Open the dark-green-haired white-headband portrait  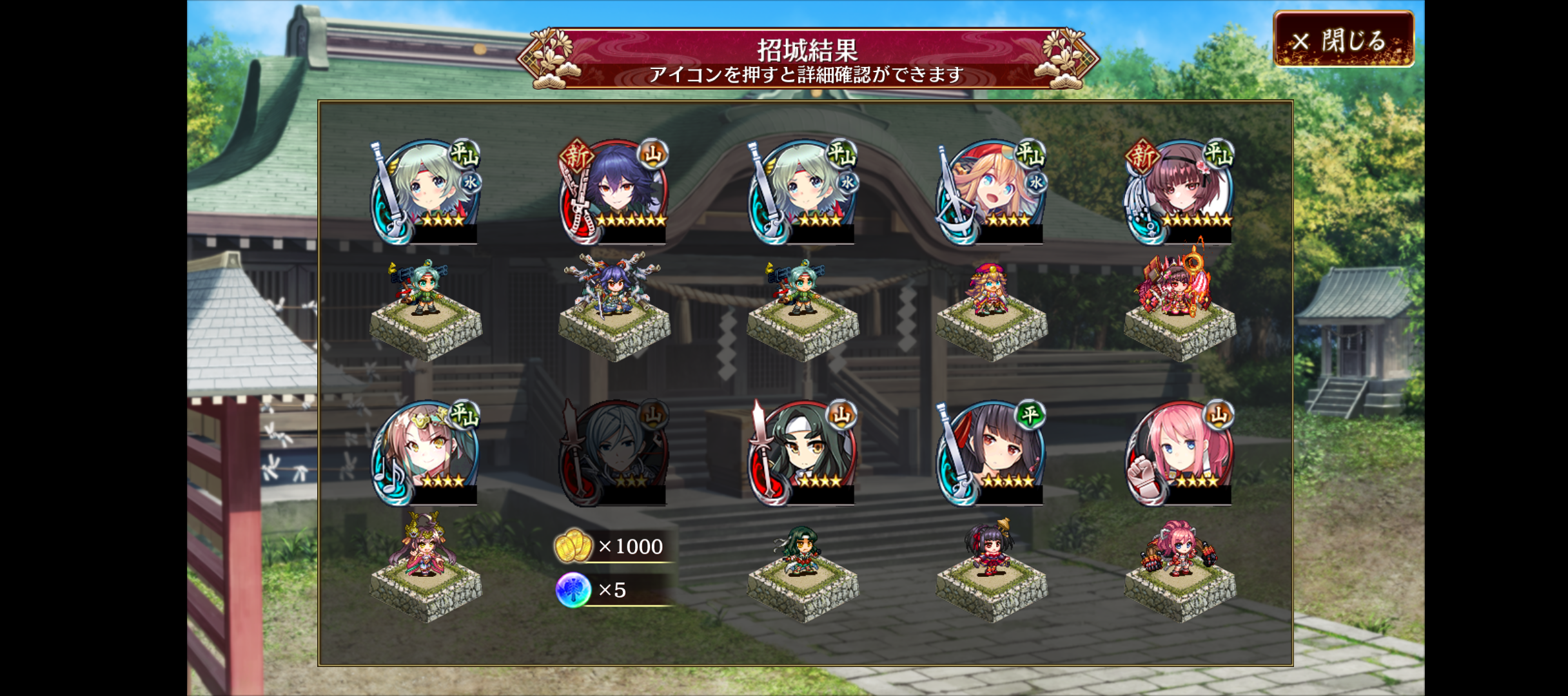[803, 452]
